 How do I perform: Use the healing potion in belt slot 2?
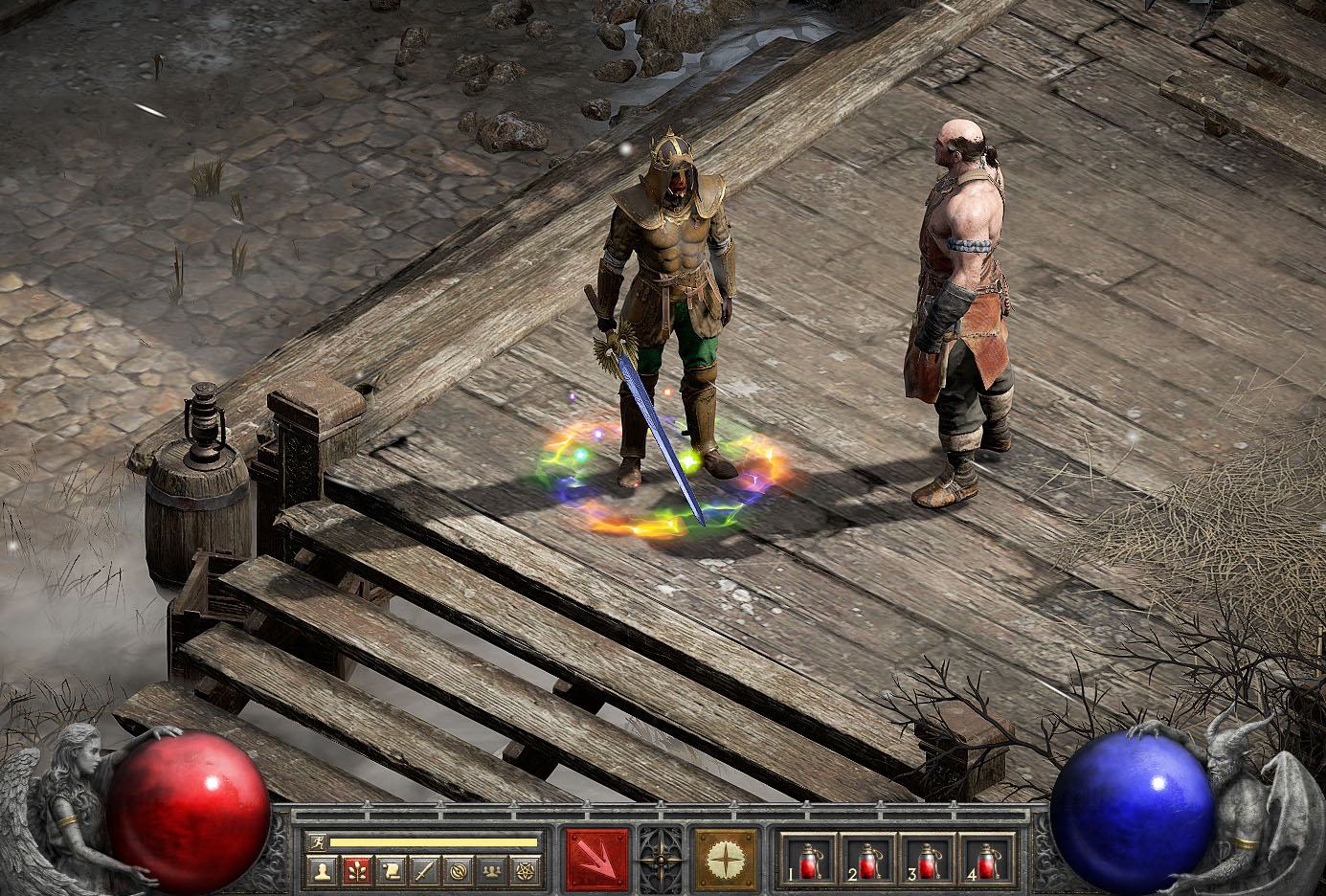pyautogui.click(x=867, y=859)
